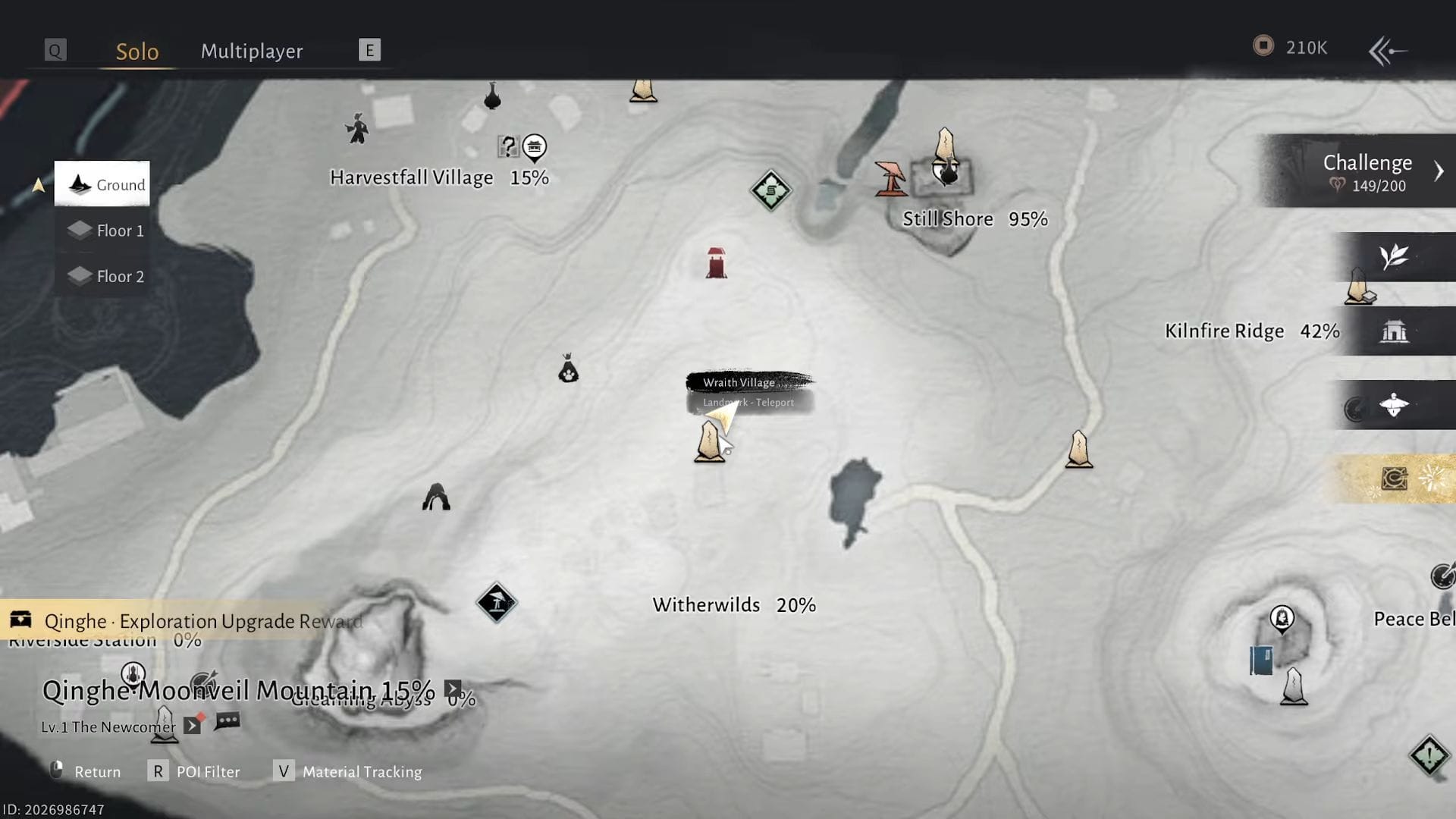1456x819 pixels.
Task: Switch to the Multiplayer tab
Action: click(251, 51)
